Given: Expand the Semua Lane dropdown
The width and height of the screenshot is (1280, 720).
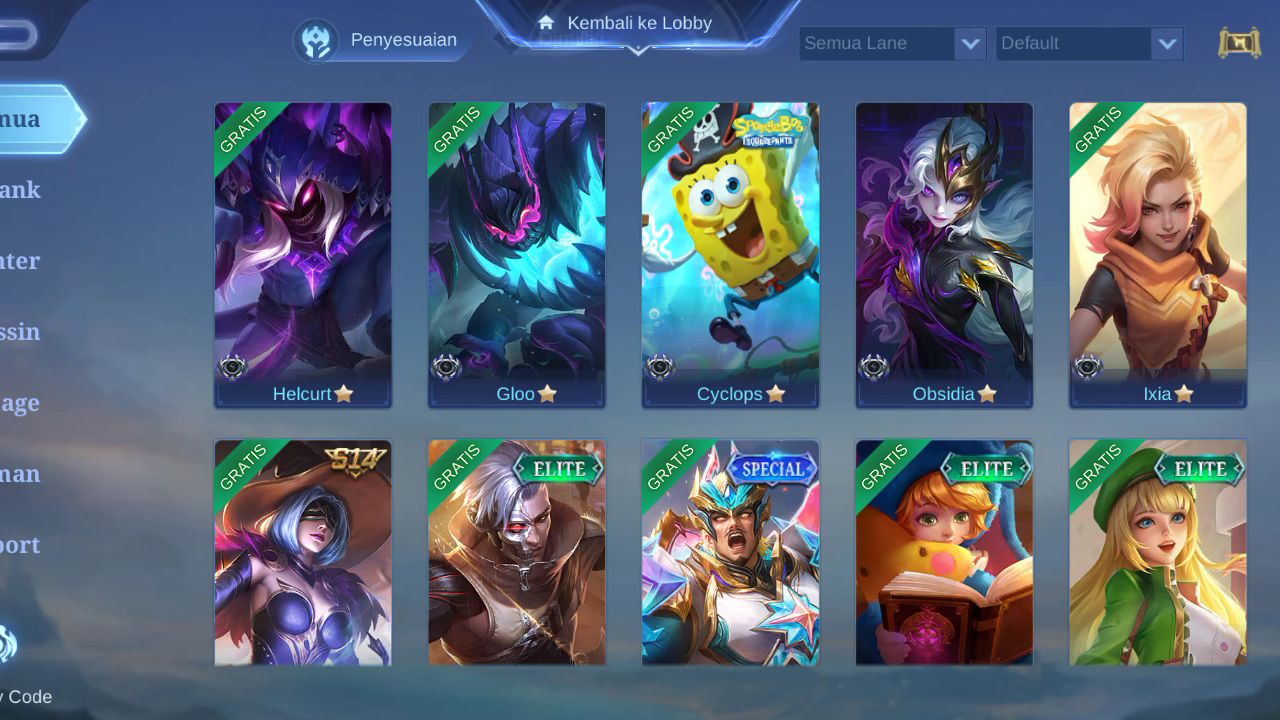Looking at the screenshot, I should tap(892, 43).
